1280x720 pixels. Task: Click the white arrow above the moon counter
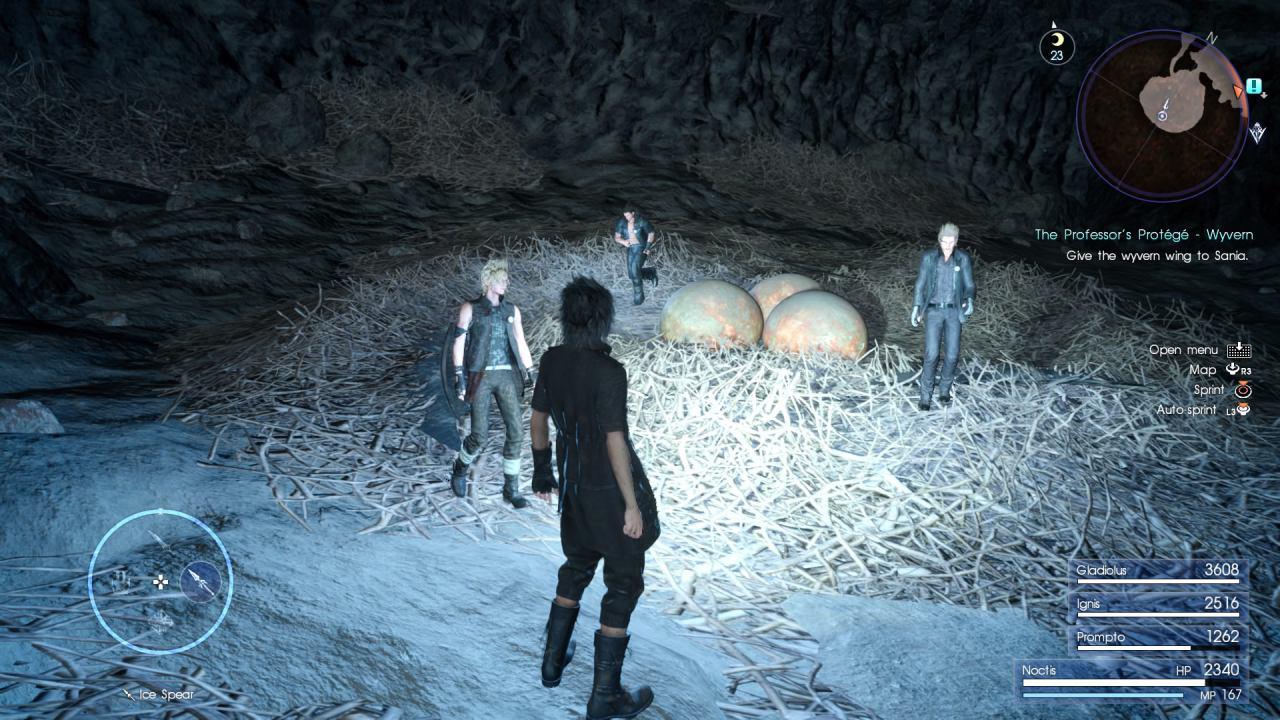coord(1053,24)
